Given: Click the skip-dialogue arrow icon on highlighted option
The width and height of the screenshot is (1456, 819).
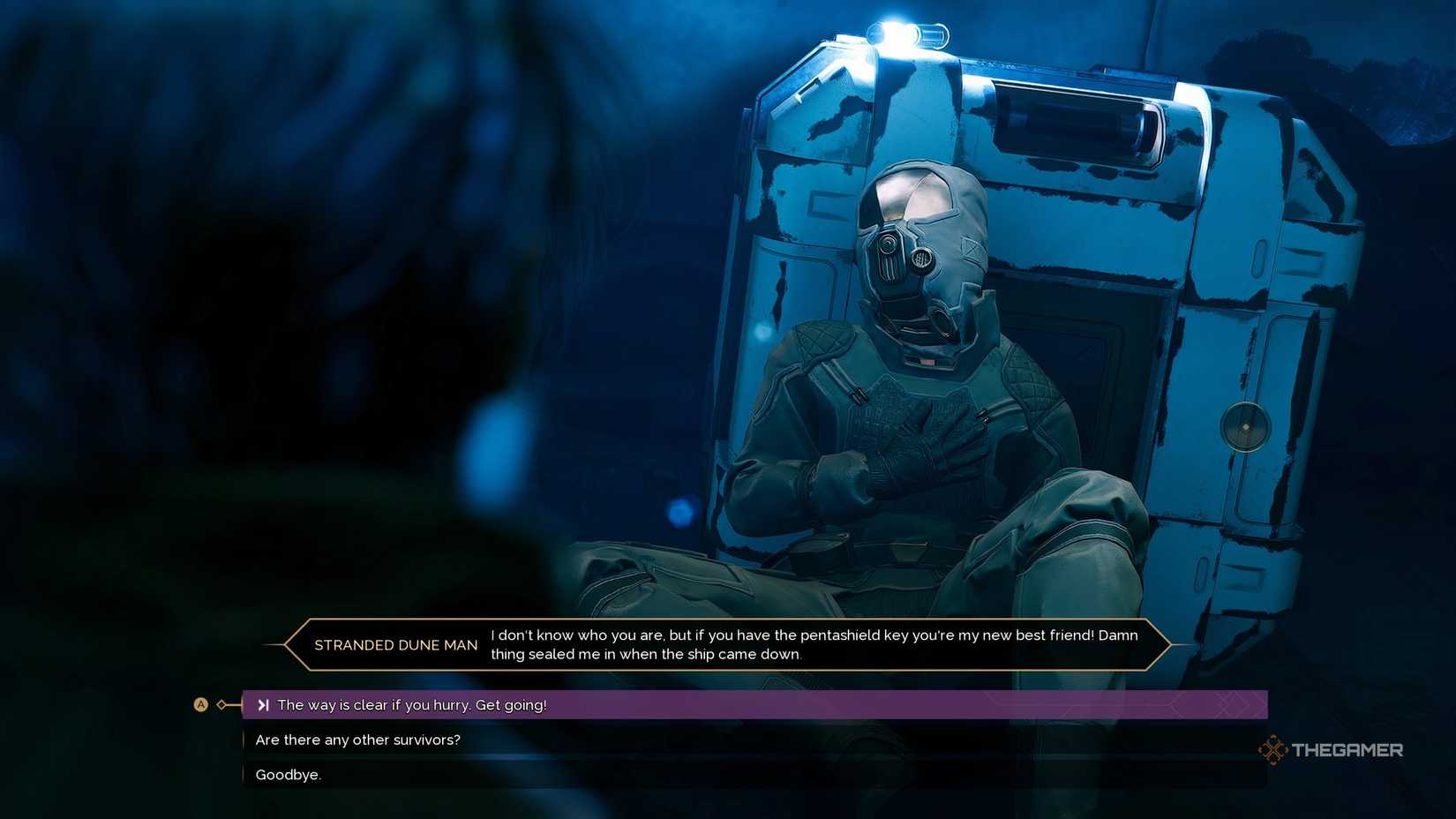Looking at the screenshot, I should [x=264, y=704].
